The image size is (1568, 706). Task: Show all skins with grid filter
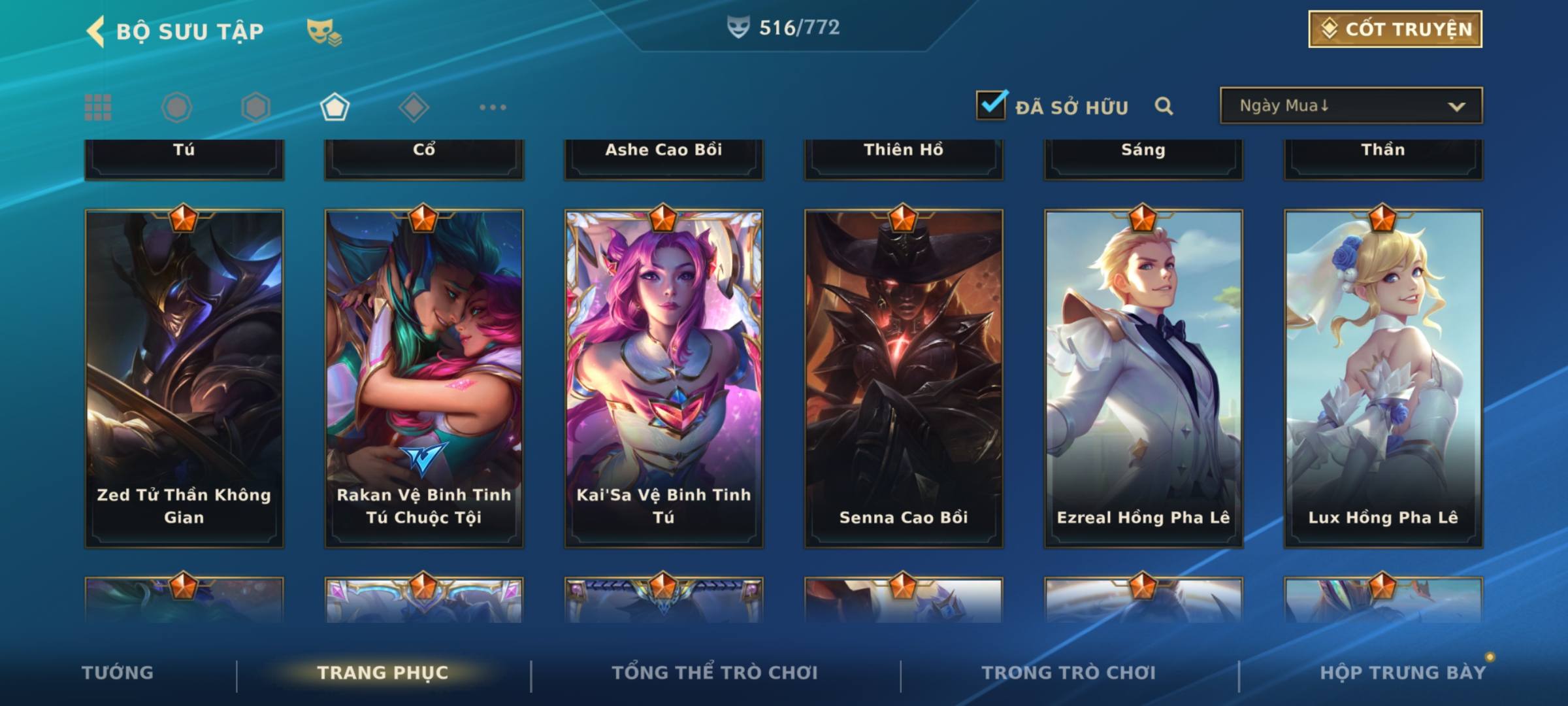98,107
